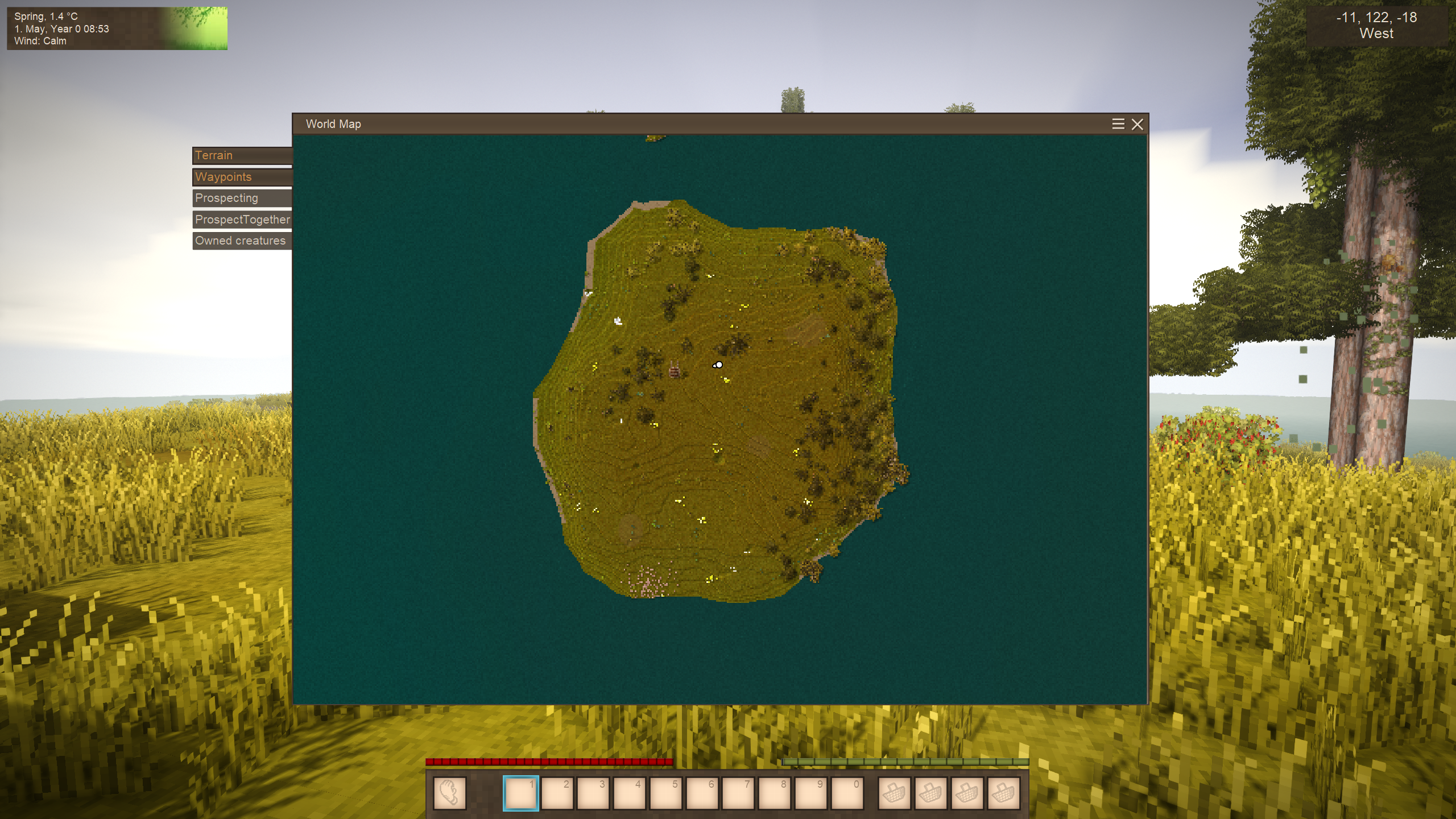Toggle the Terrain map layer
This screenshot has width=1456, height=819.
(242, 155)
